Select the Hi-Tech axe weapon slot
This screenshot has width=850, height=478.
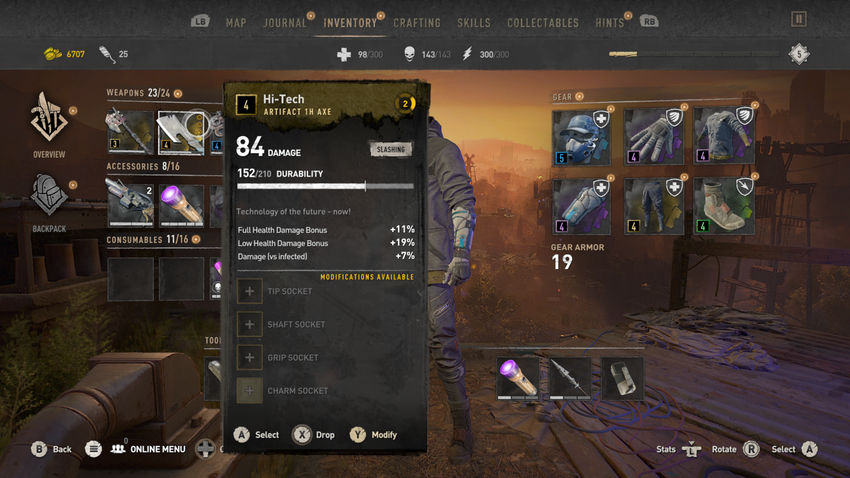point(181,130)
